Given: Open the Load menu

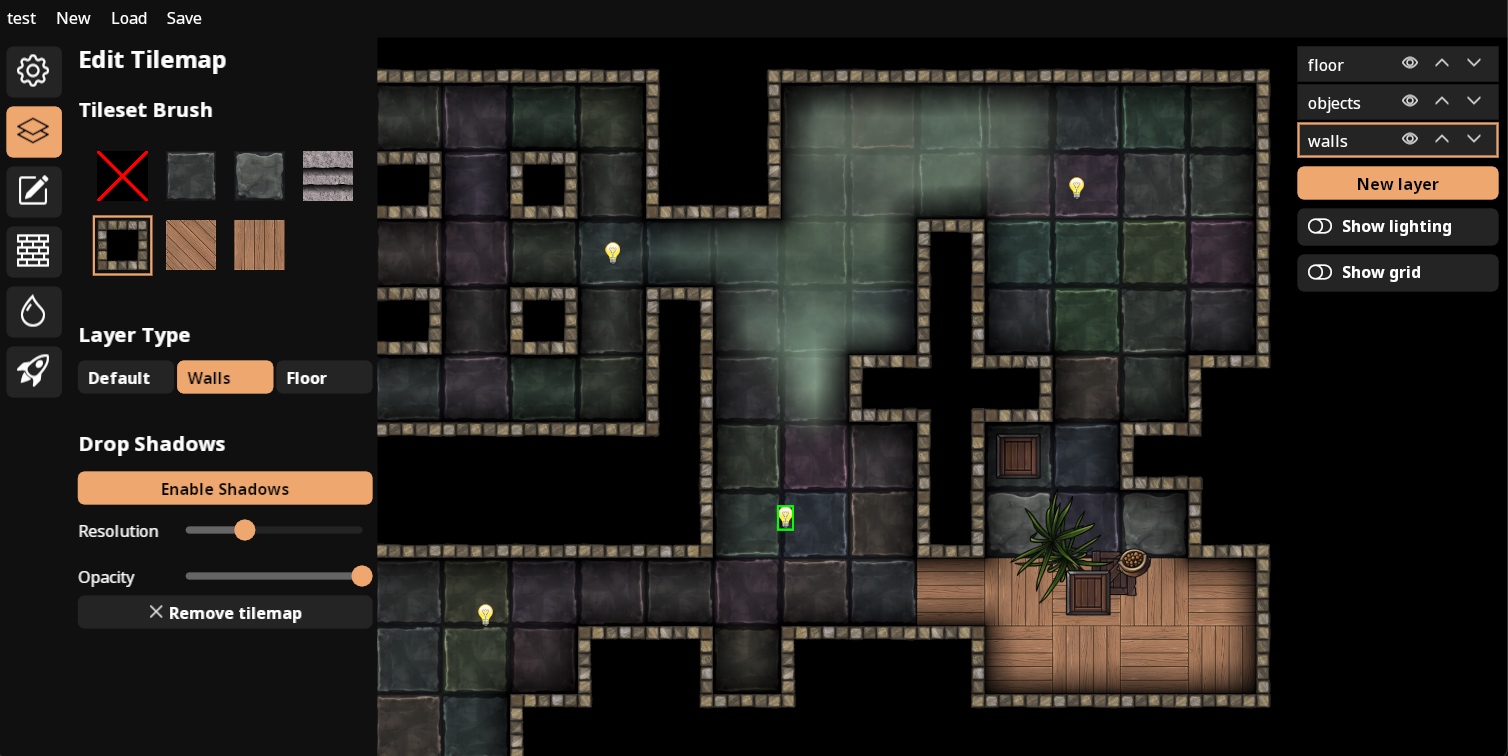Looking at the screenshot, I should [129, 18].
